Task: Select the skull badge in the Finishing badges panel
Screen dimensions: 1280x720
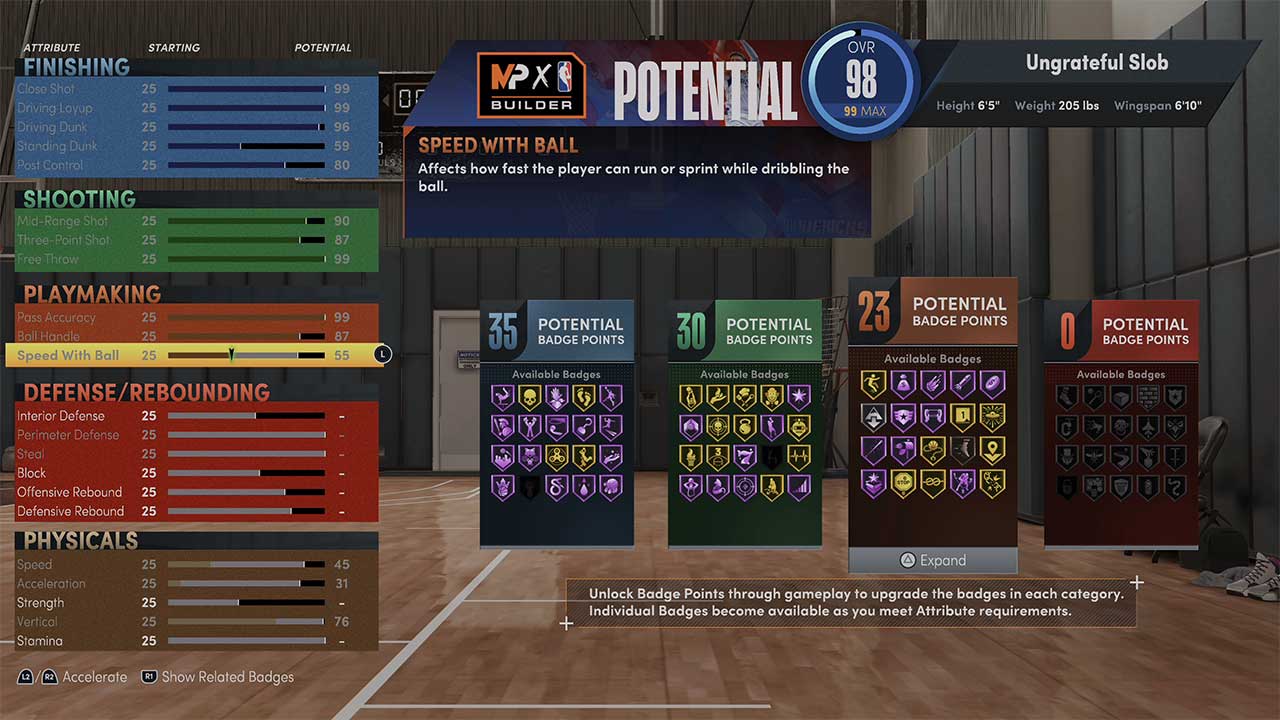Action: tap(529, 397)
